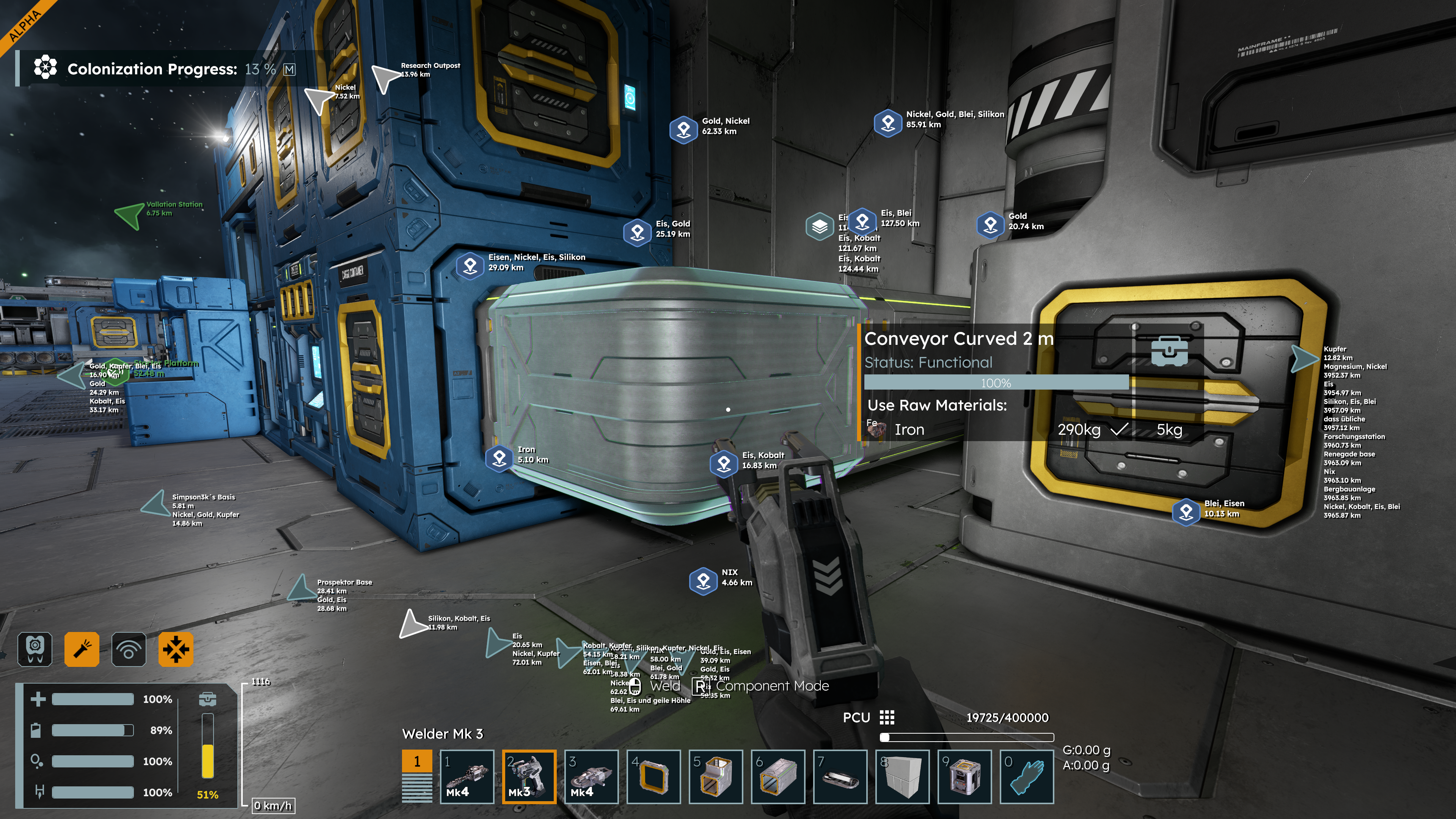1456x819 pixels.
Task: Select the Mk4 drill hotbar slot
Action: coord(467,777)
